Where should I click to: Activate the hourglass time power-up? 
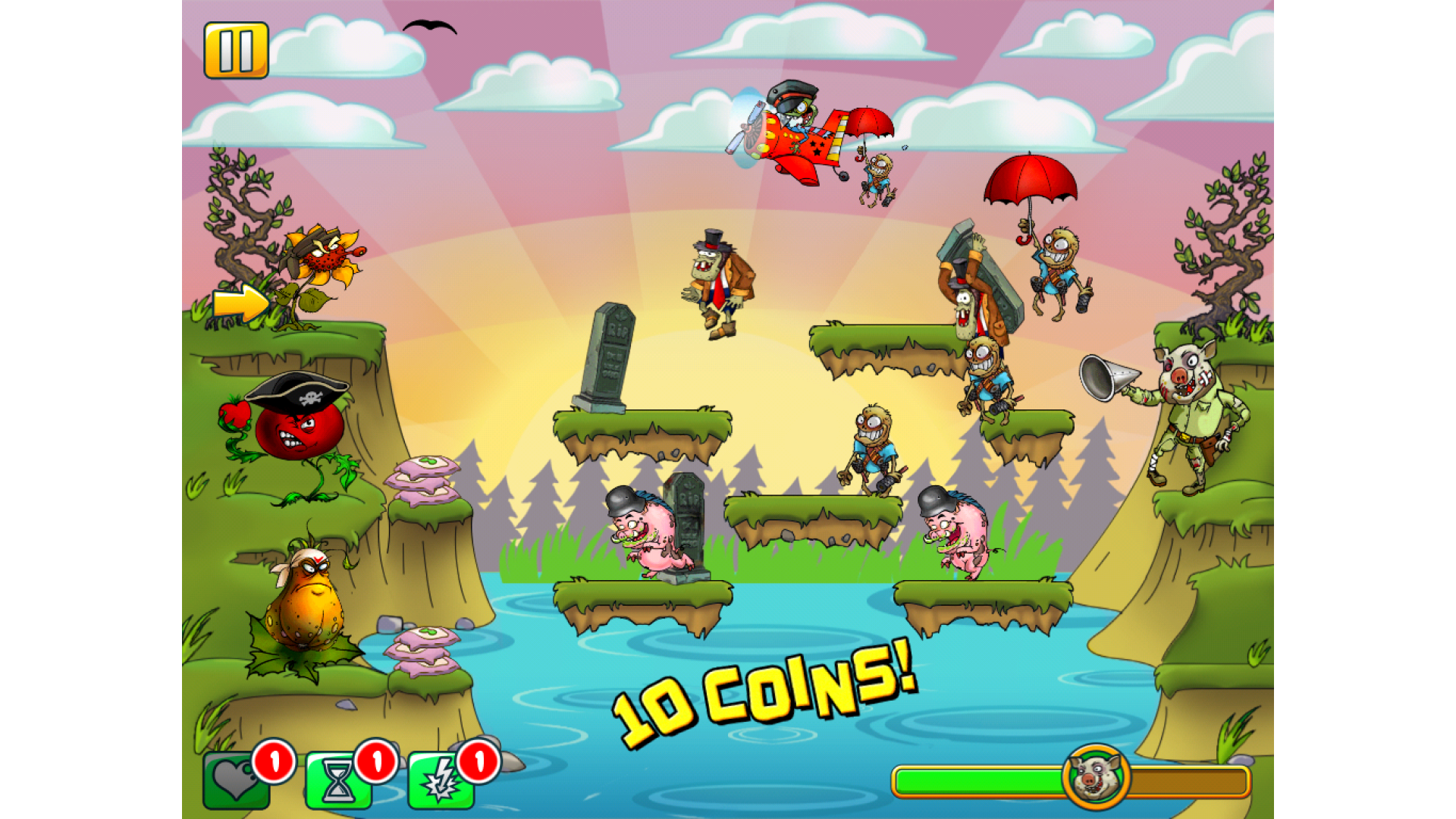point(337,782)
